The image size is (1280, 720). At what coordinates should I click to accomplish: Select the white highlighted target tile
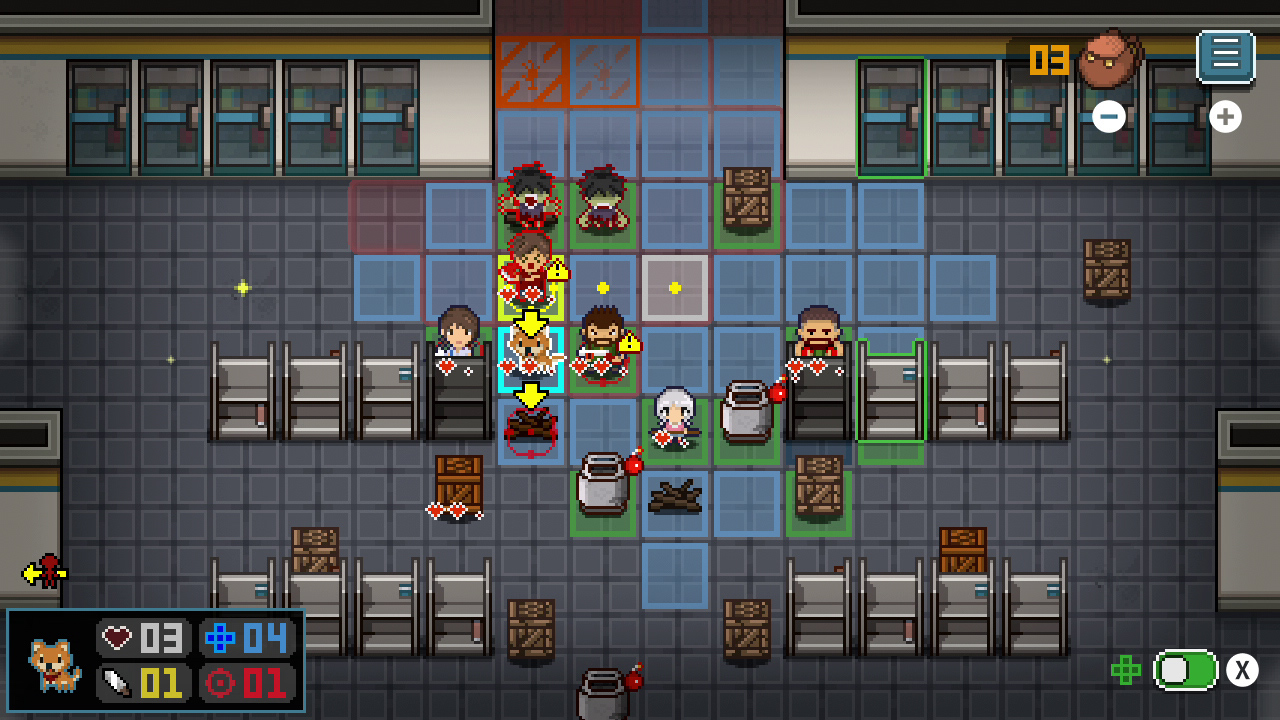click(675, 288)
